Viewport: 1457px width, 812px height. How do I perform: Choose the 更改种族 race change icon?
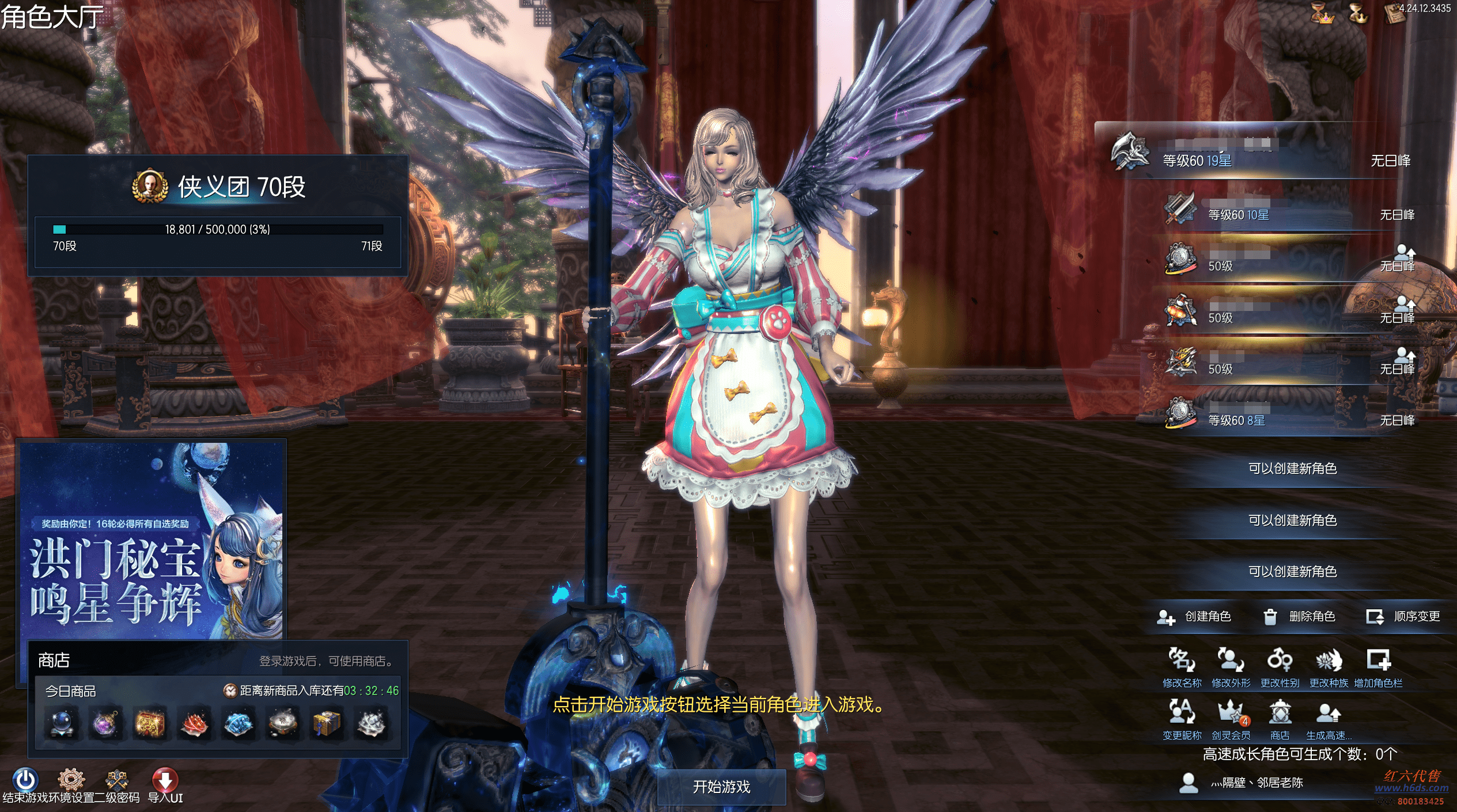click(x=1329, y=661)
